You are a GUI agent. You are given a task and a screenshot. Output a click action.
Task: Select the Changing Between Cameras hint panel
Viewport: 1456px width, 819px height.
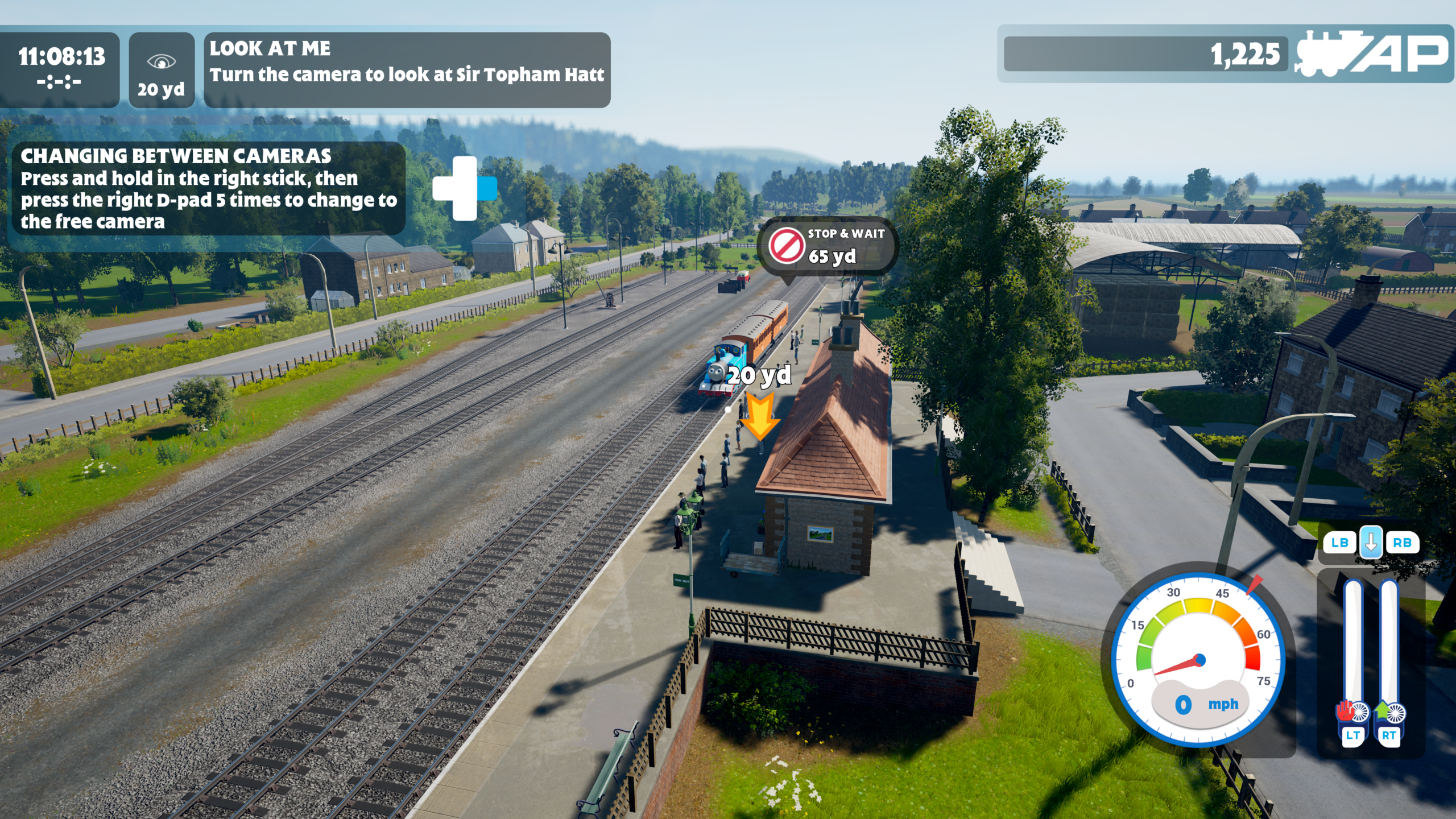[208, 189]
